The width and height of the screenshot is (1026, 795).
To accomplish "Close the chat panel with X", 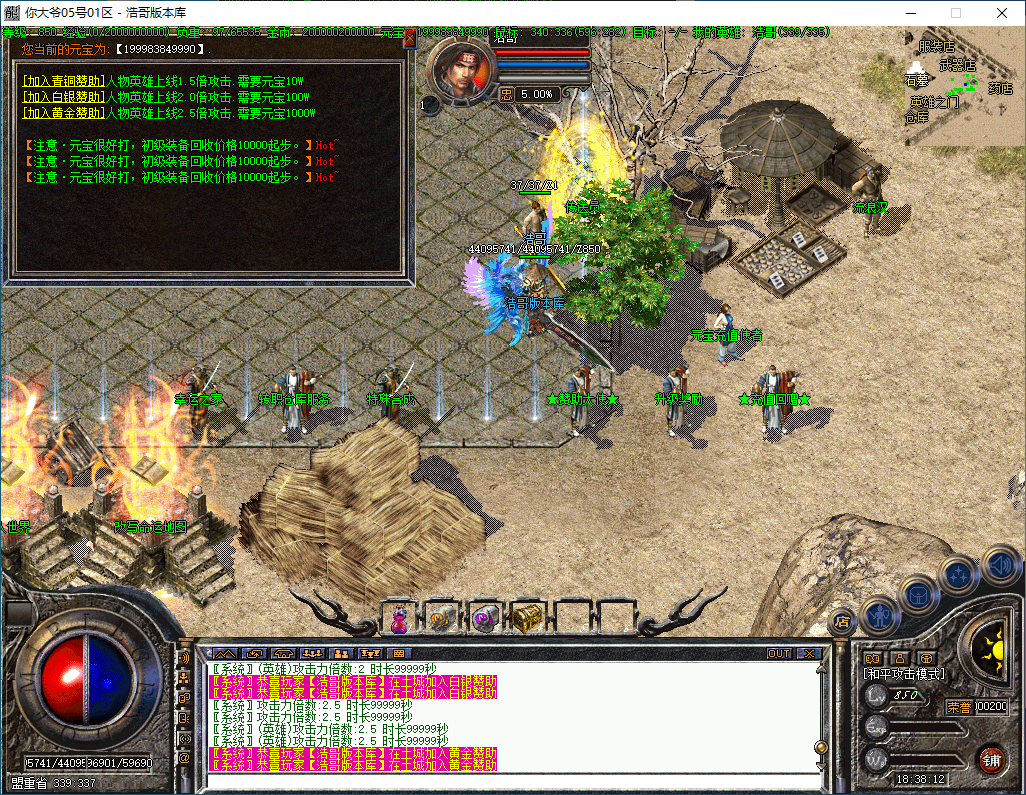I will pos(808,653).
